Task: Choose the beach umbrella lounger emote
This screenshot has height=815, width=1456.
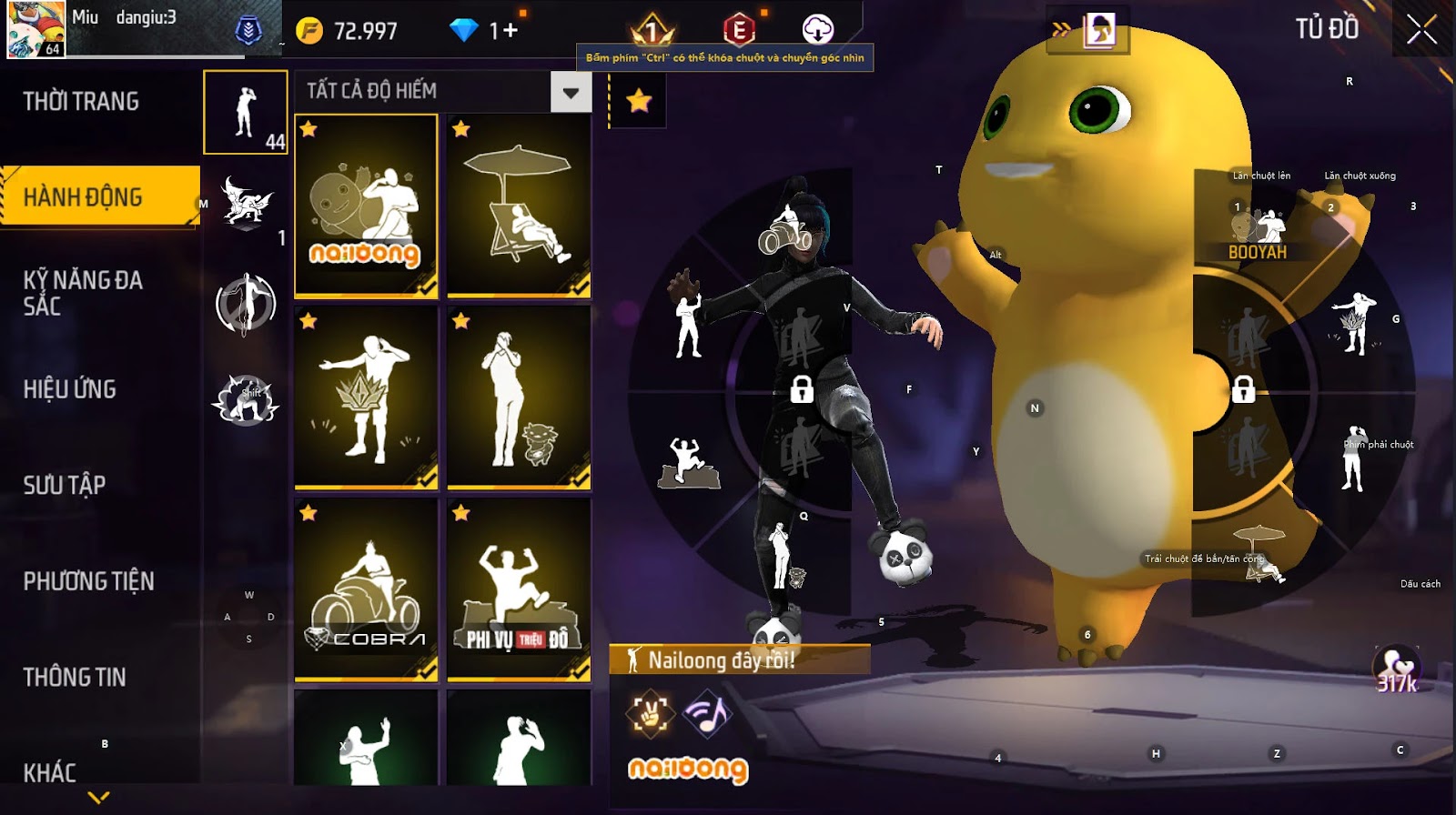Action: point(519,206)
